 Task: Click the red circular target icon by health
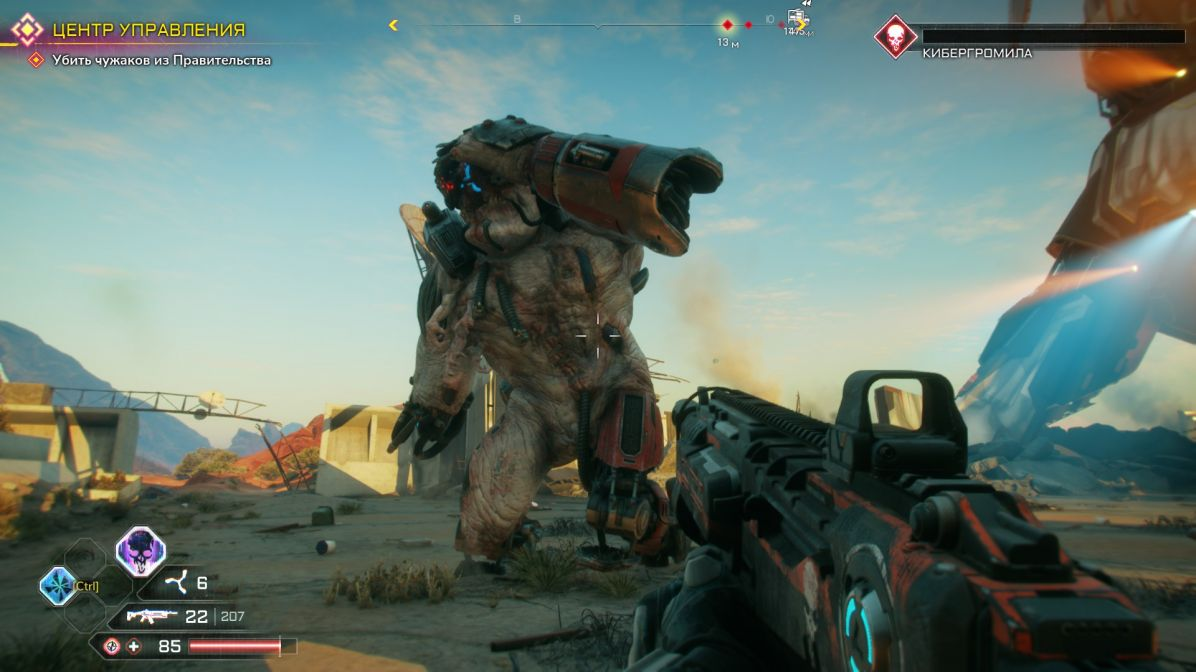tap(112, 647)
